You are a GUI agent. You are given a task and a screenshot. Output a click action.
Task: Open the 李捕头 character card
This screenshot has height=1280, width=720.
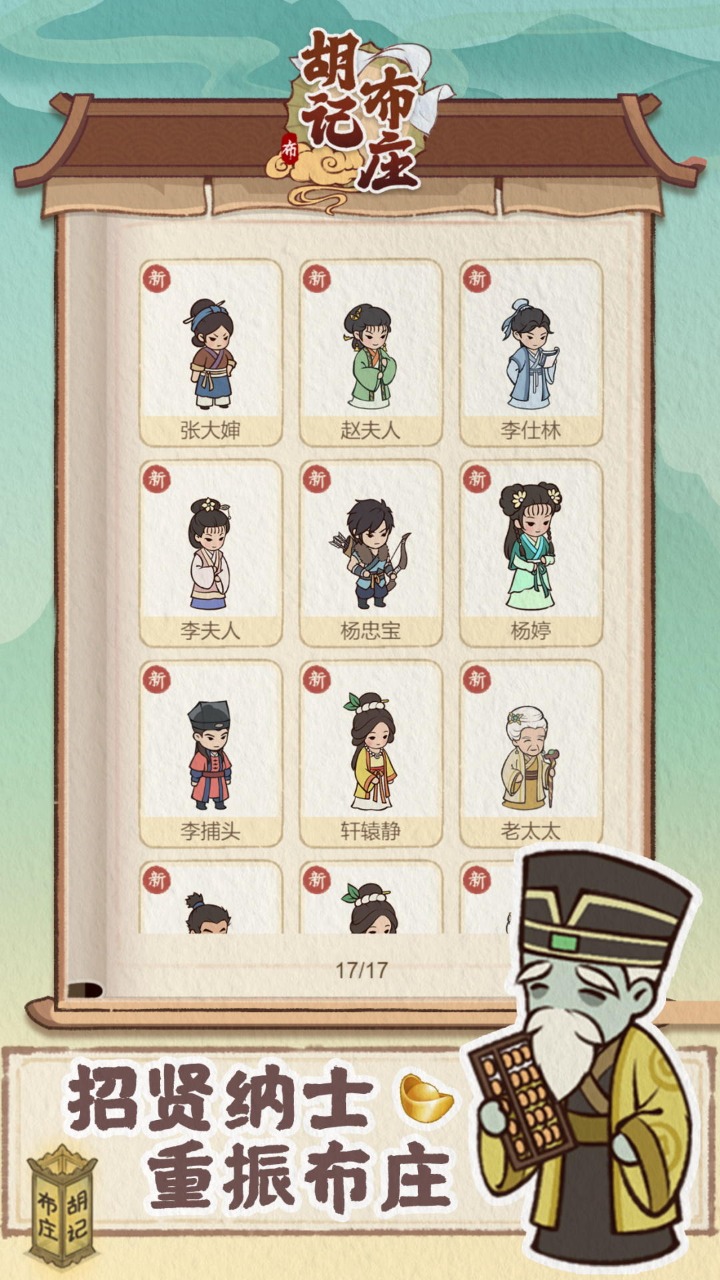(x=211, y=752)
